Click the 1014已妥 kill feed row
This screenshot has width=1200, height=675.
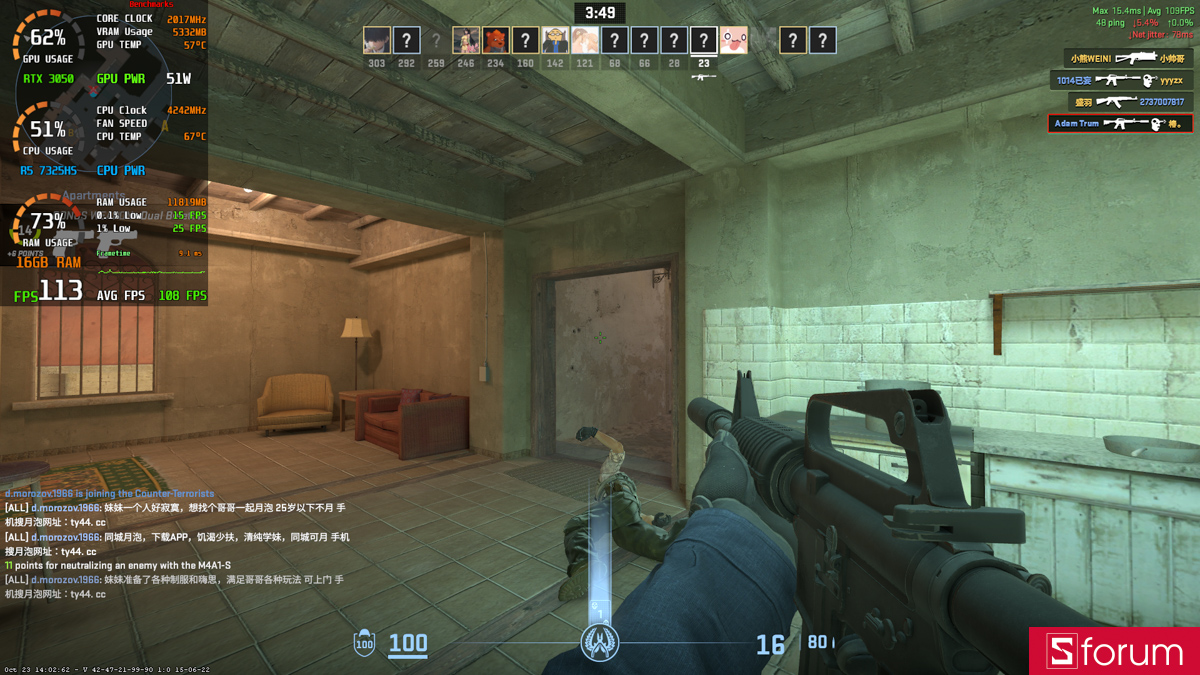[1121, 80]
